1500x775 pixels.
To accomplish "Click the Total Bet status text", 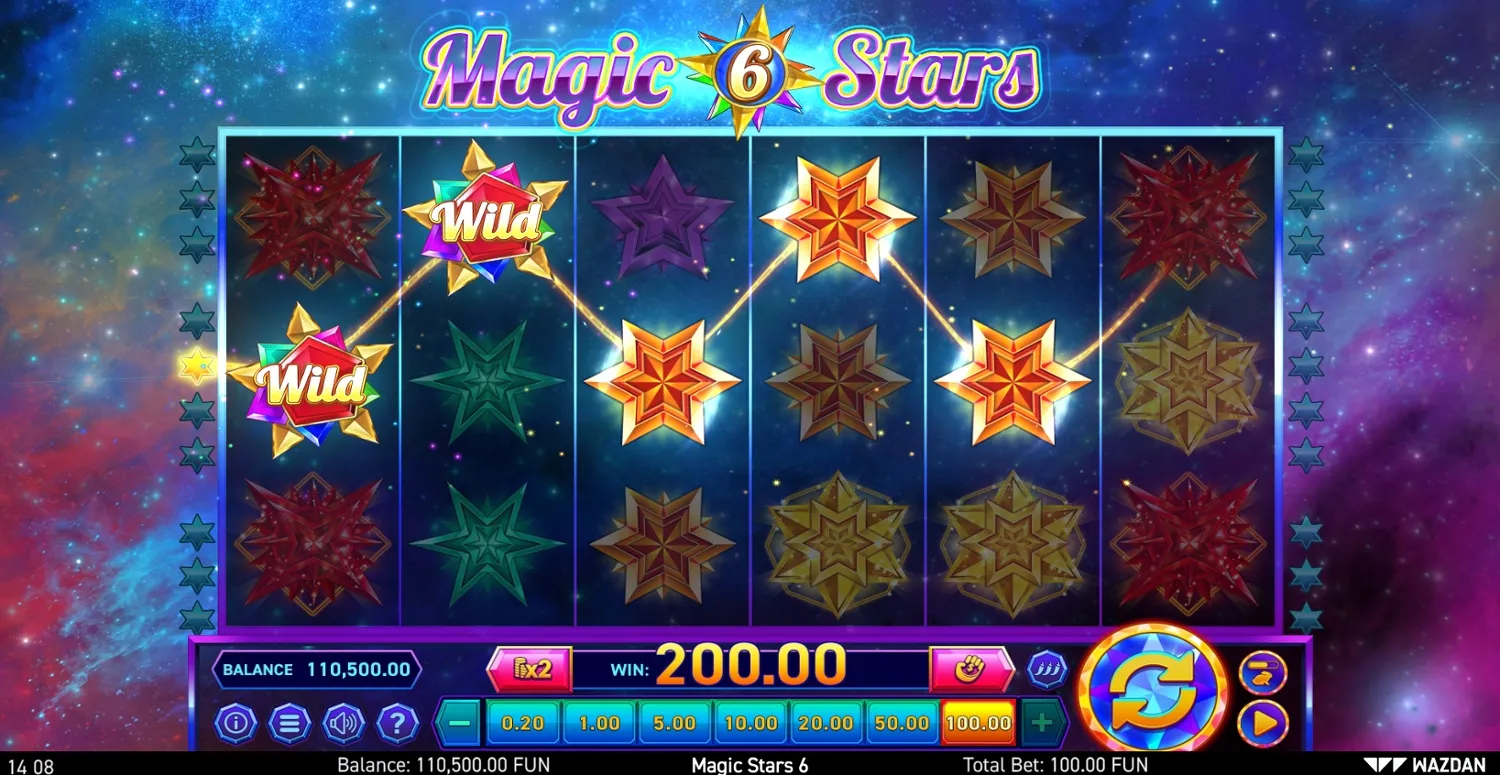I will click(x=1057, y=763).
